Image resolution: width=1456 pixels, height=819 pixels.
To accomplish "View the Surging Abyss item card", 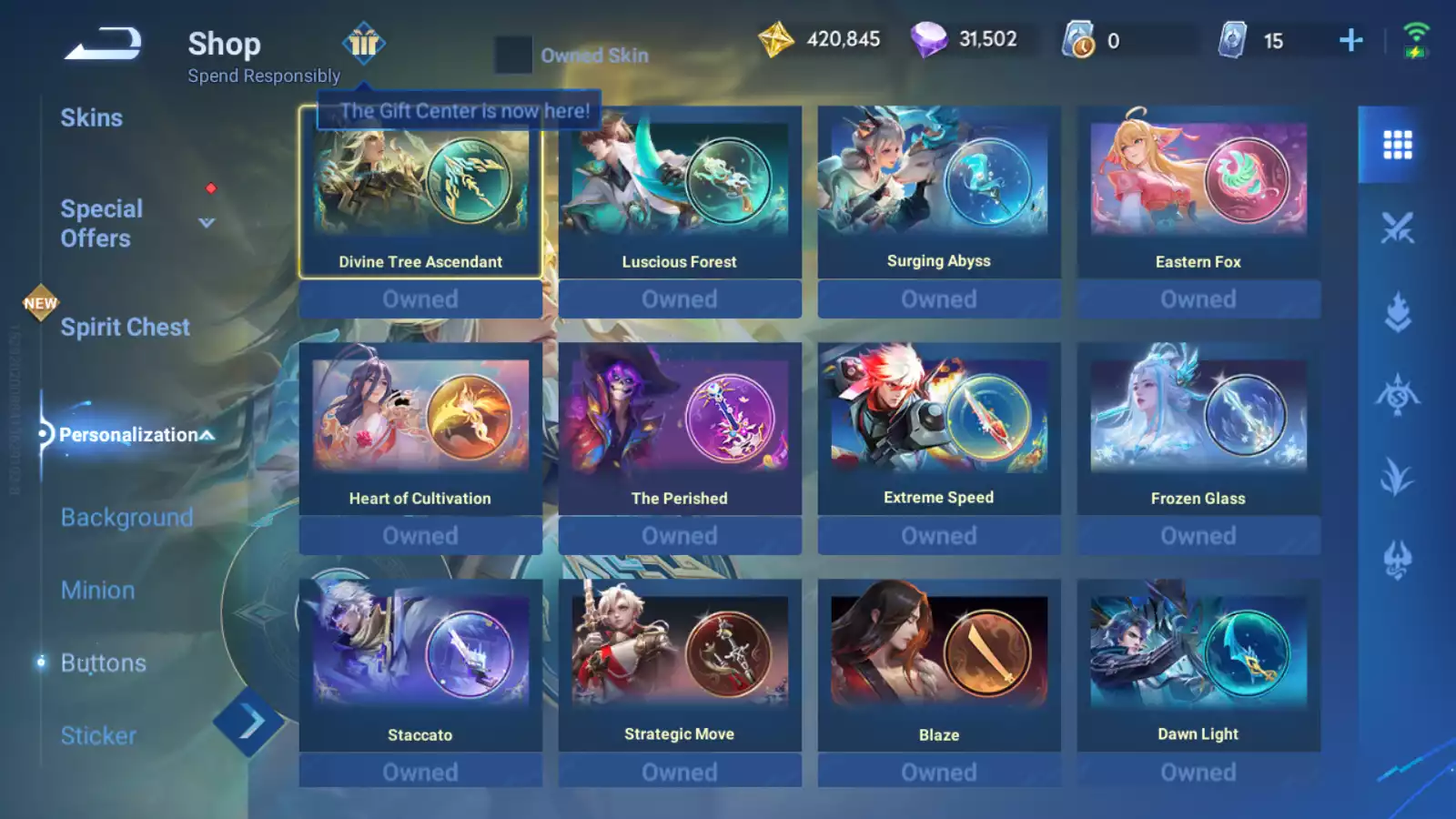I will click(x=939, y=192).
